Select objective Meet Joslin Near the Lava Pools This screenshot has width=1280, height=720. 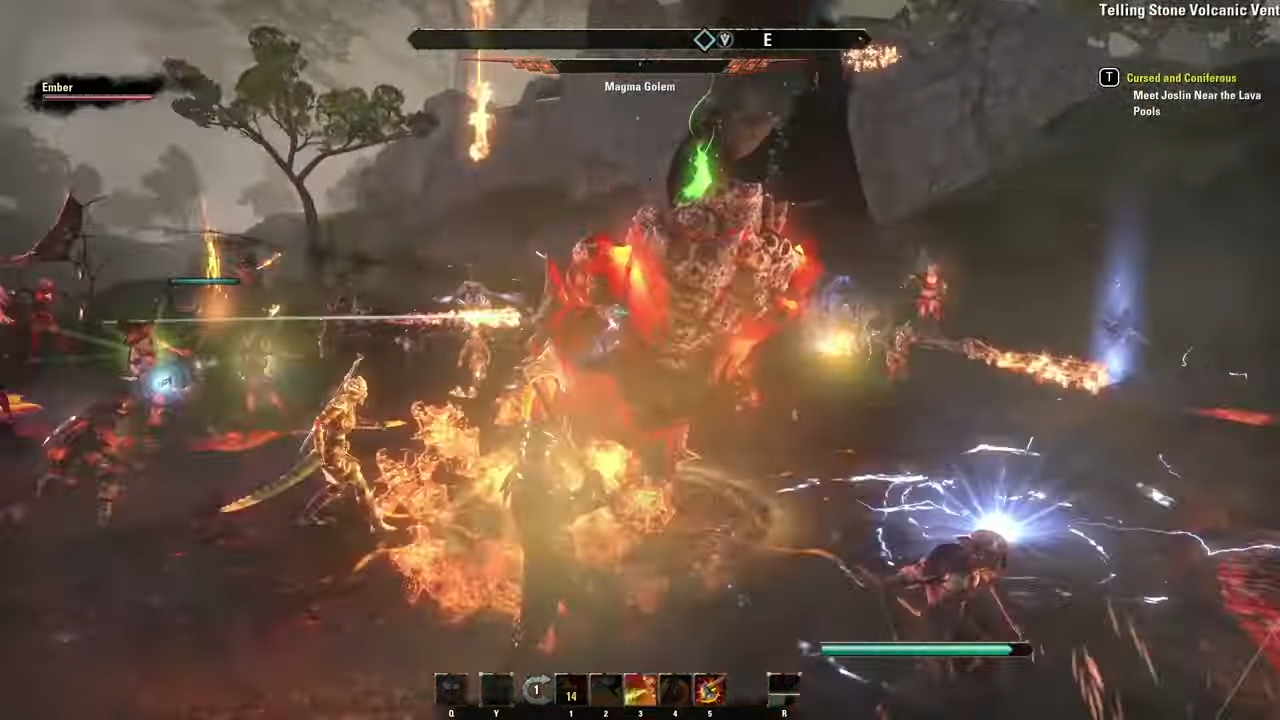pos(1197,103)
